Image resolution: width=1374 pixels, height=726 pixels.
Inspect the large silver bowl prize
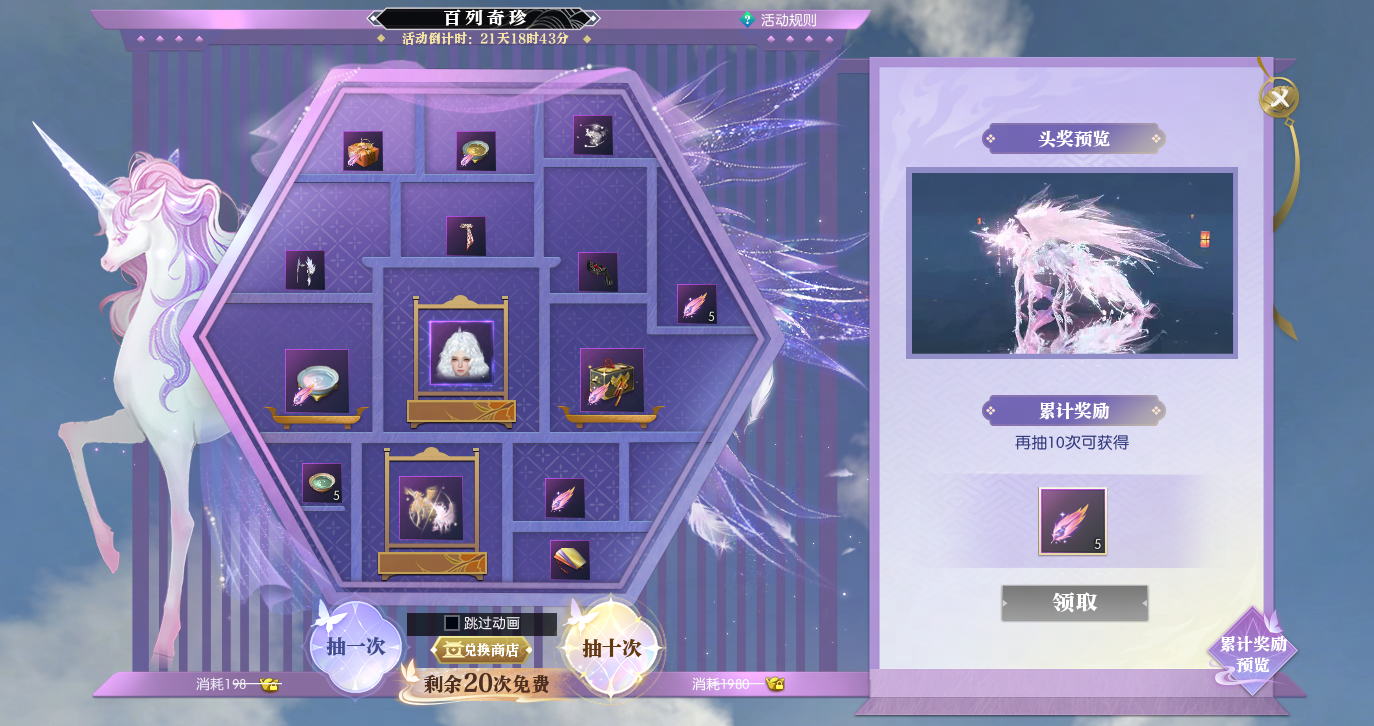point(316,381)
